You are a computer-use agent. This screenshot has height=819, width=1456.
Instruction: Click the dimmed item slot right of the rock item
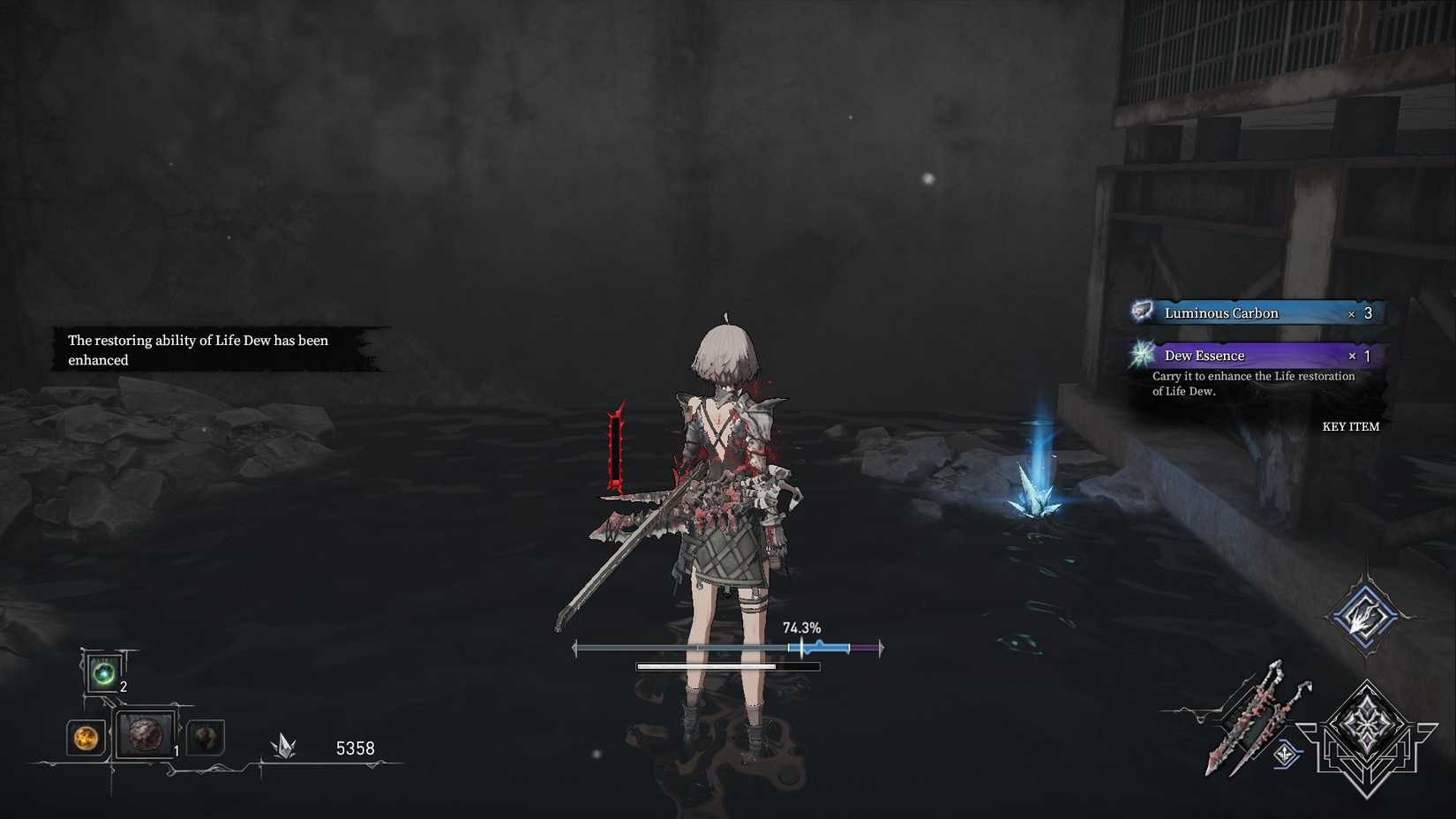[205, 741]
